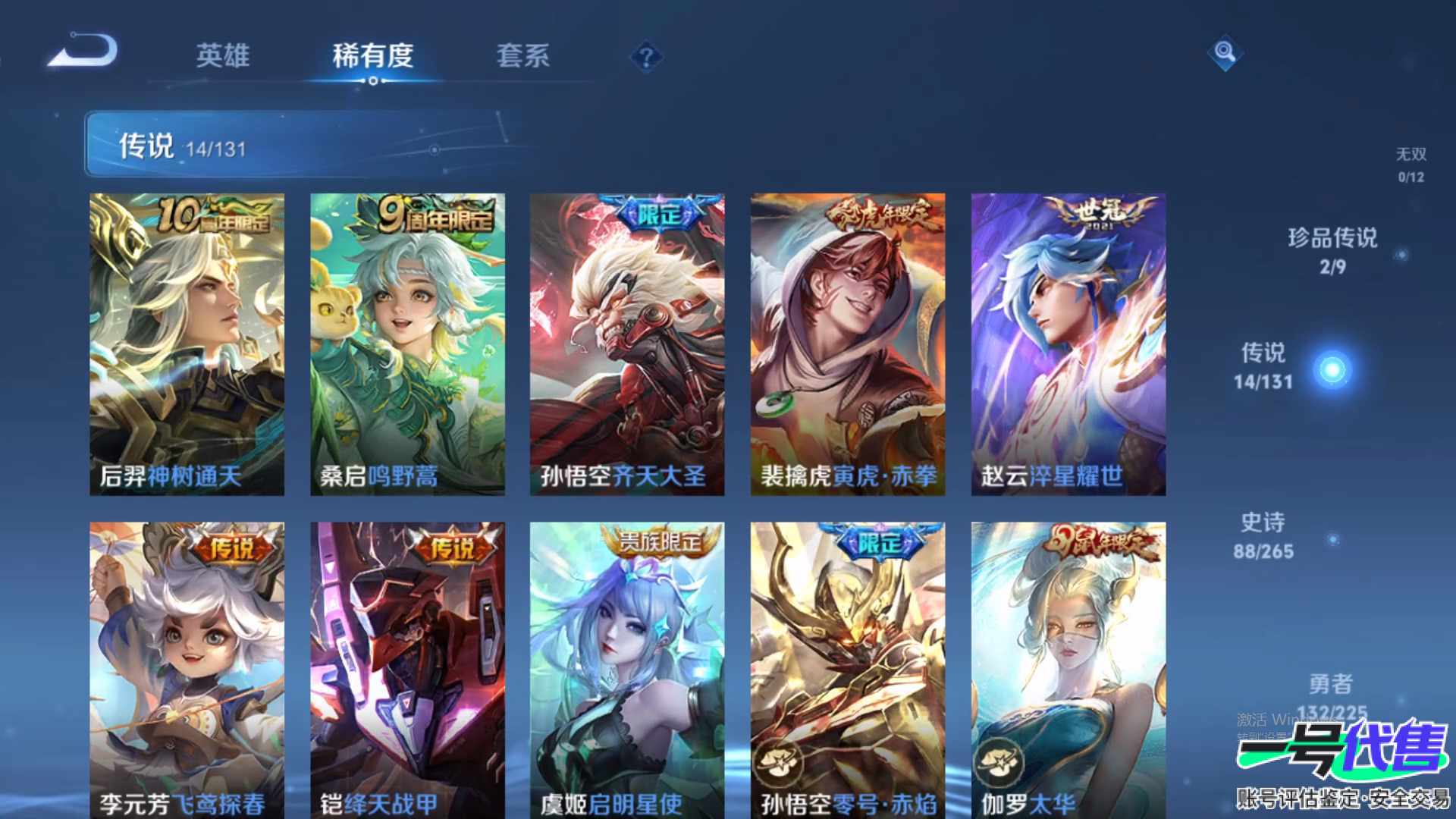Open the 孙悟空 零号·赤焰 skin card
The width and height of the screenshot is (1456, 819).
pyautogui.click(x=848, y=669)
